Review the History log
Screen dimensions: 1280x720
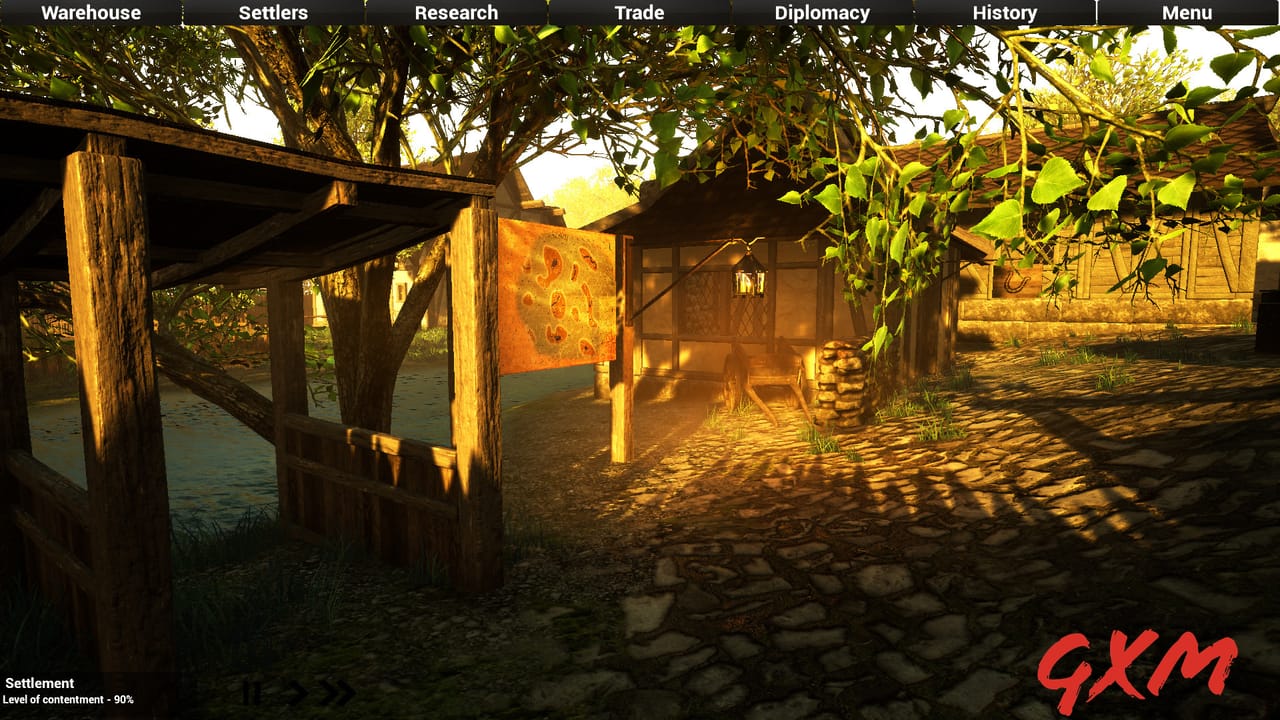(1003, 13)
